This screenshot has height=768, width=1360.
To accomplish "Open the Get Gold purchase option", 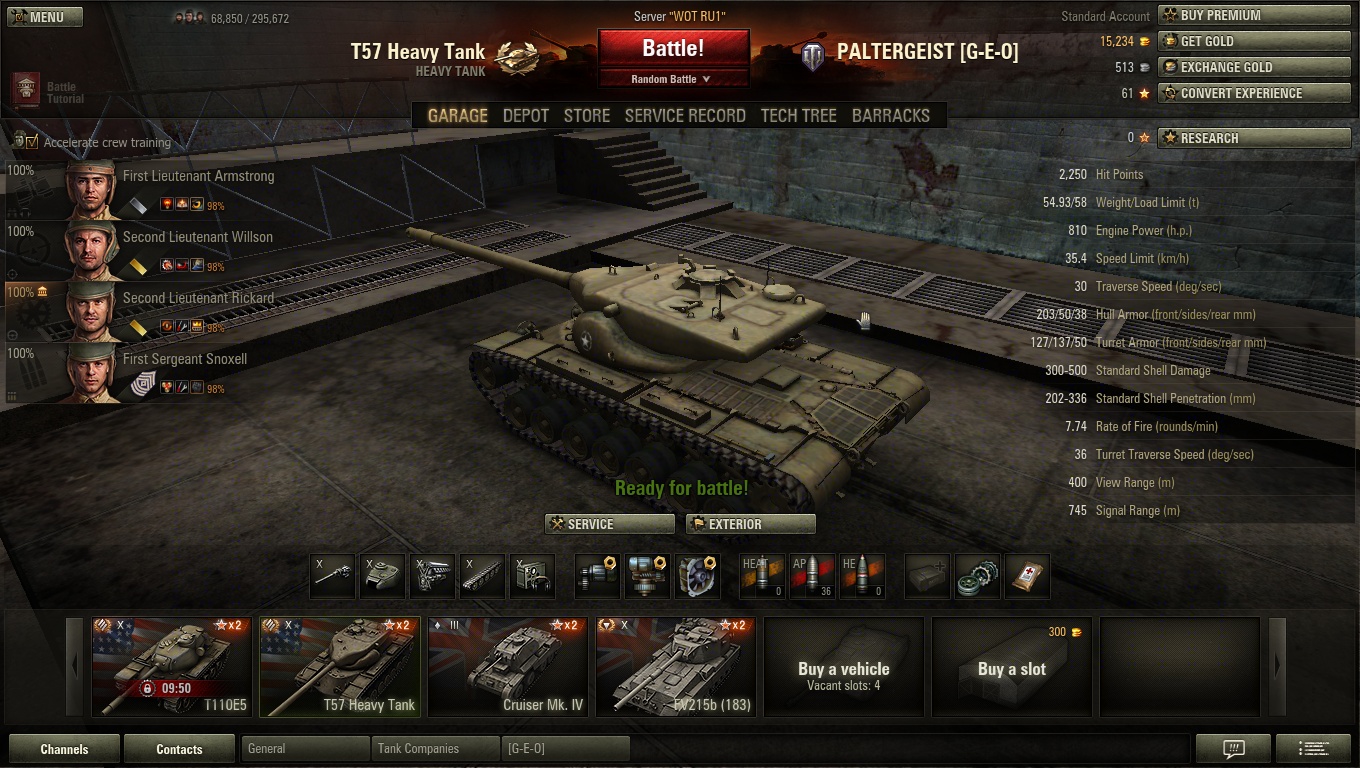I will click(1254, 41).
